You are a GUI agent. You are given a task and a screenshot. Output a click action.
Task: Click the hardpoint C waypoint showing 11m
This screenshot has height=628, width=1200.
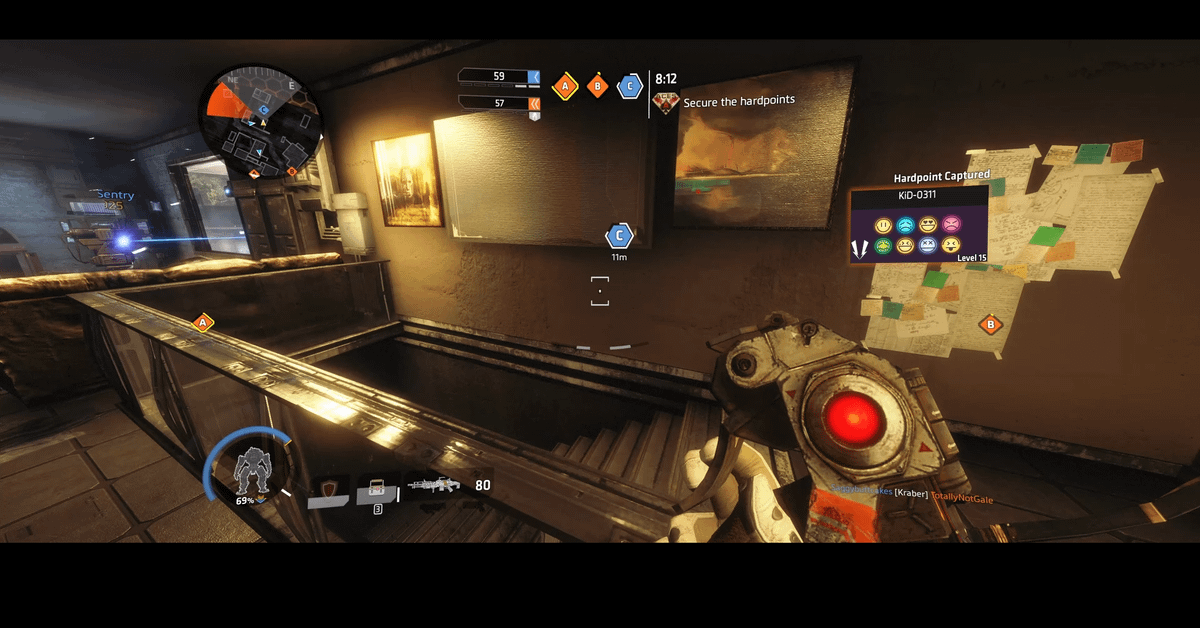coord(619,237)
